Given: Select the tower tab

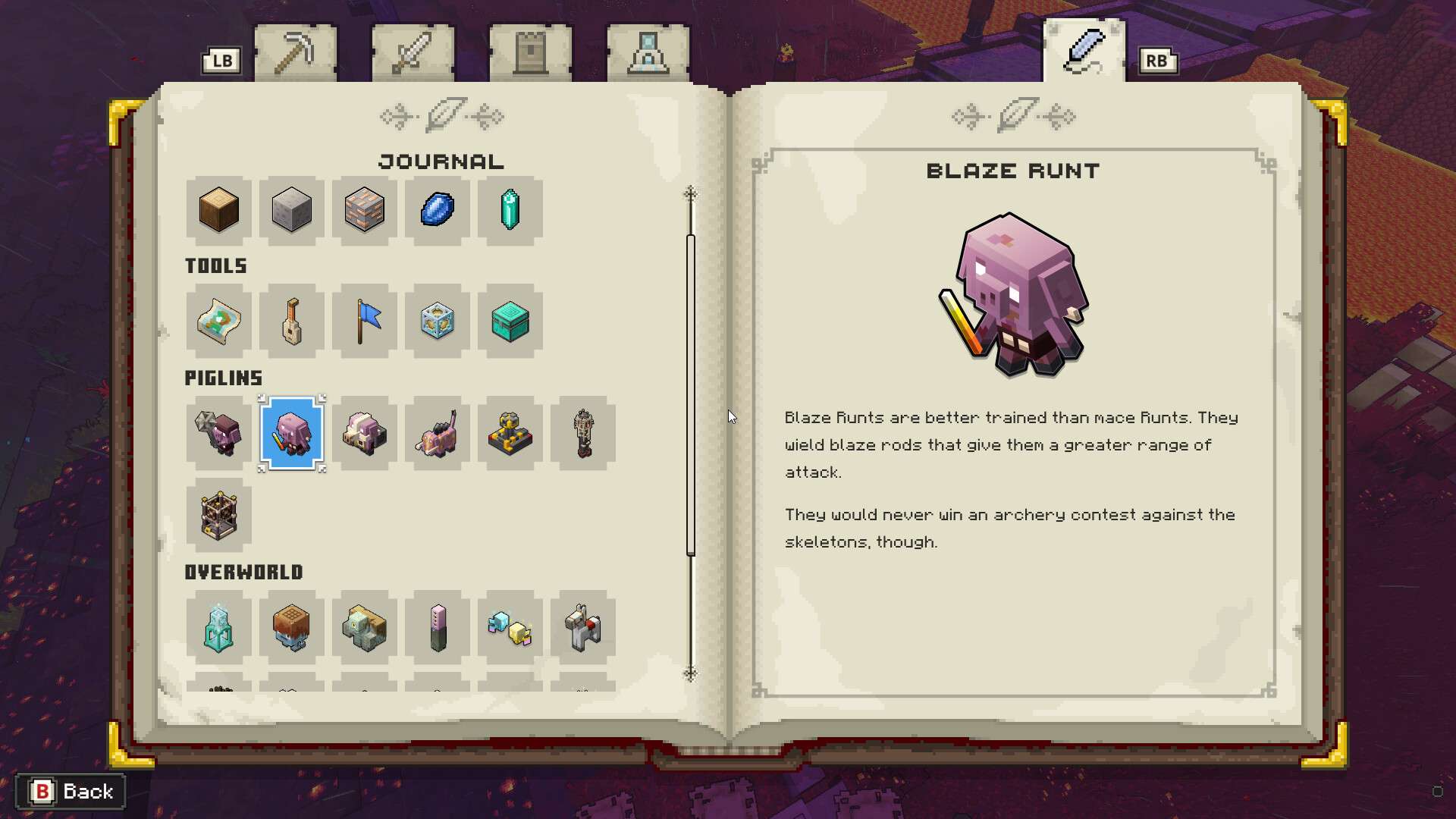Looking at the screenshot, I should [x=530, y=52].
